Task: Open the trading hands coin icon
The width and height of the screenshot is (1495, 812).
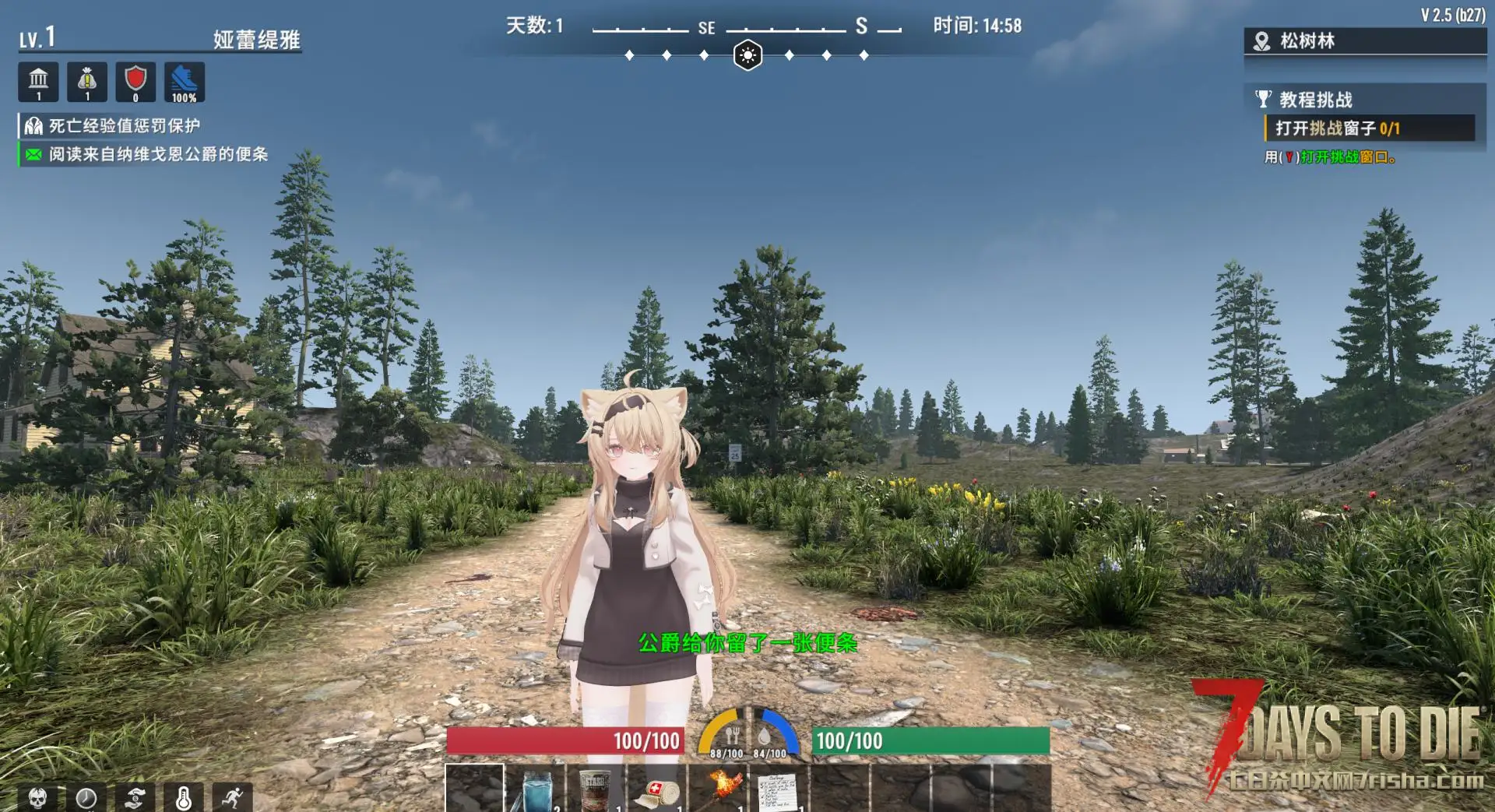Action: (x=135, y=797)
